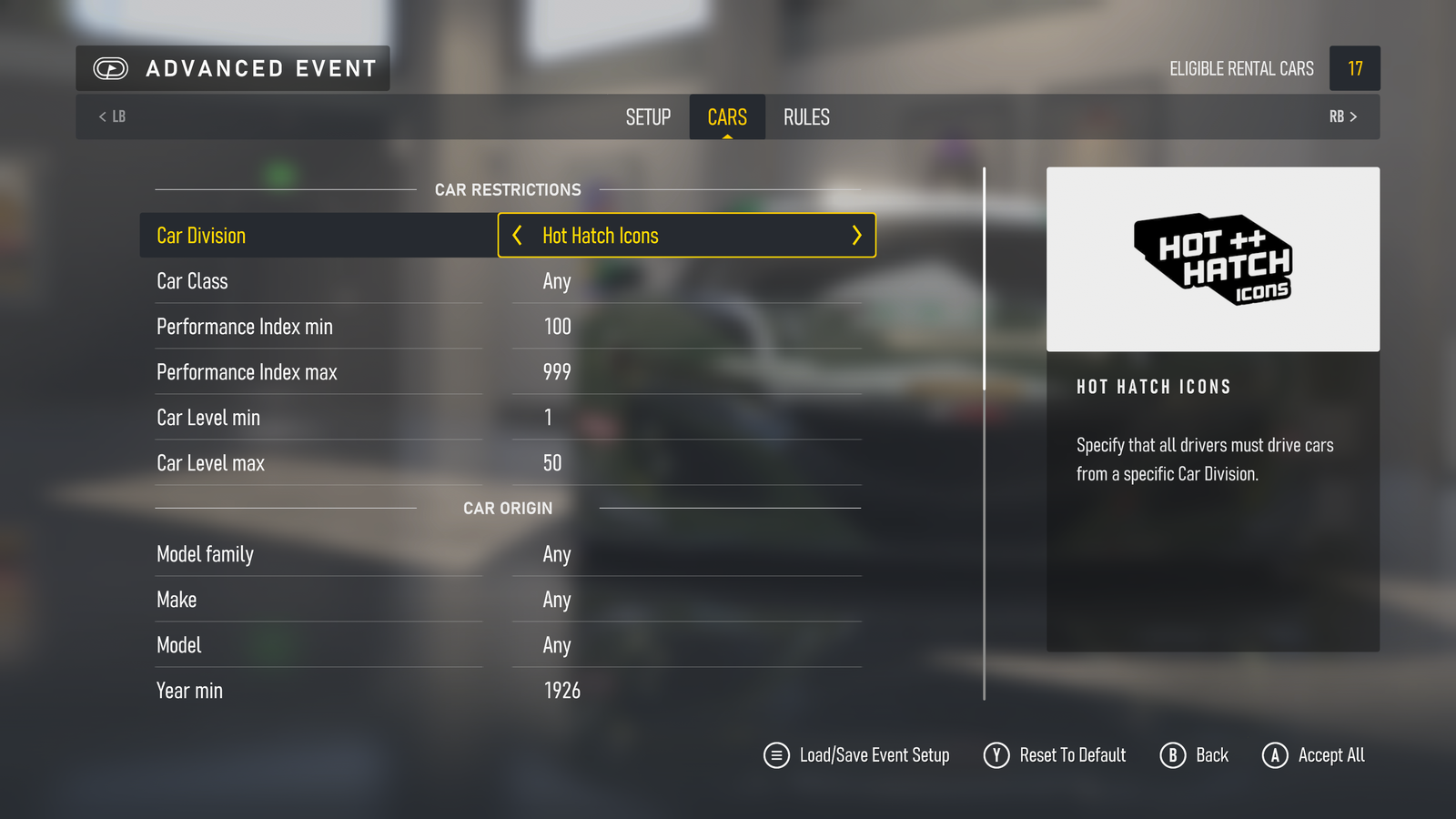Click the left arrow on Car Division
This screenshot has height=819, width=1456.
tap(517, 236)
